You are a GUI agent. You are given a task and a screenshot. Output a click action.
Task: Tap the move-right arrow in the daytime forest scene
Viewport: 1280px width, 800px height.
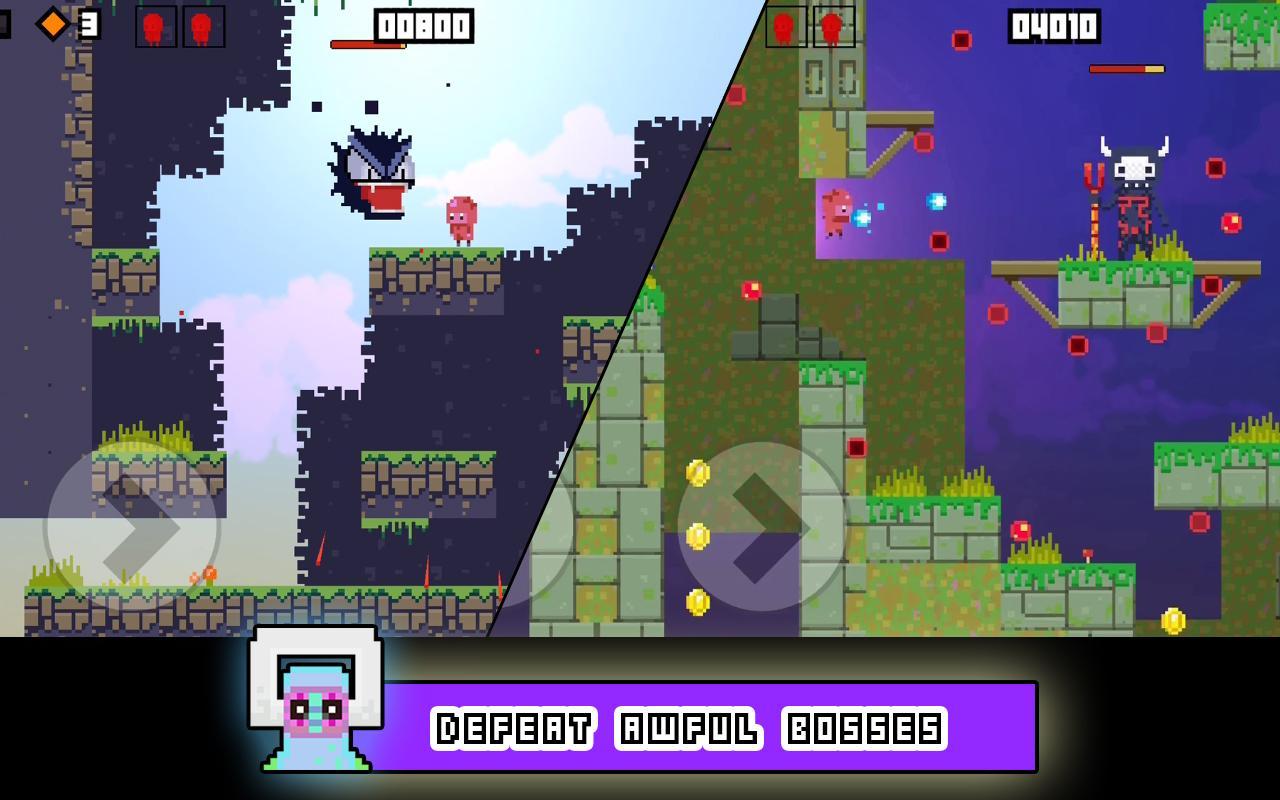(132, 527)
